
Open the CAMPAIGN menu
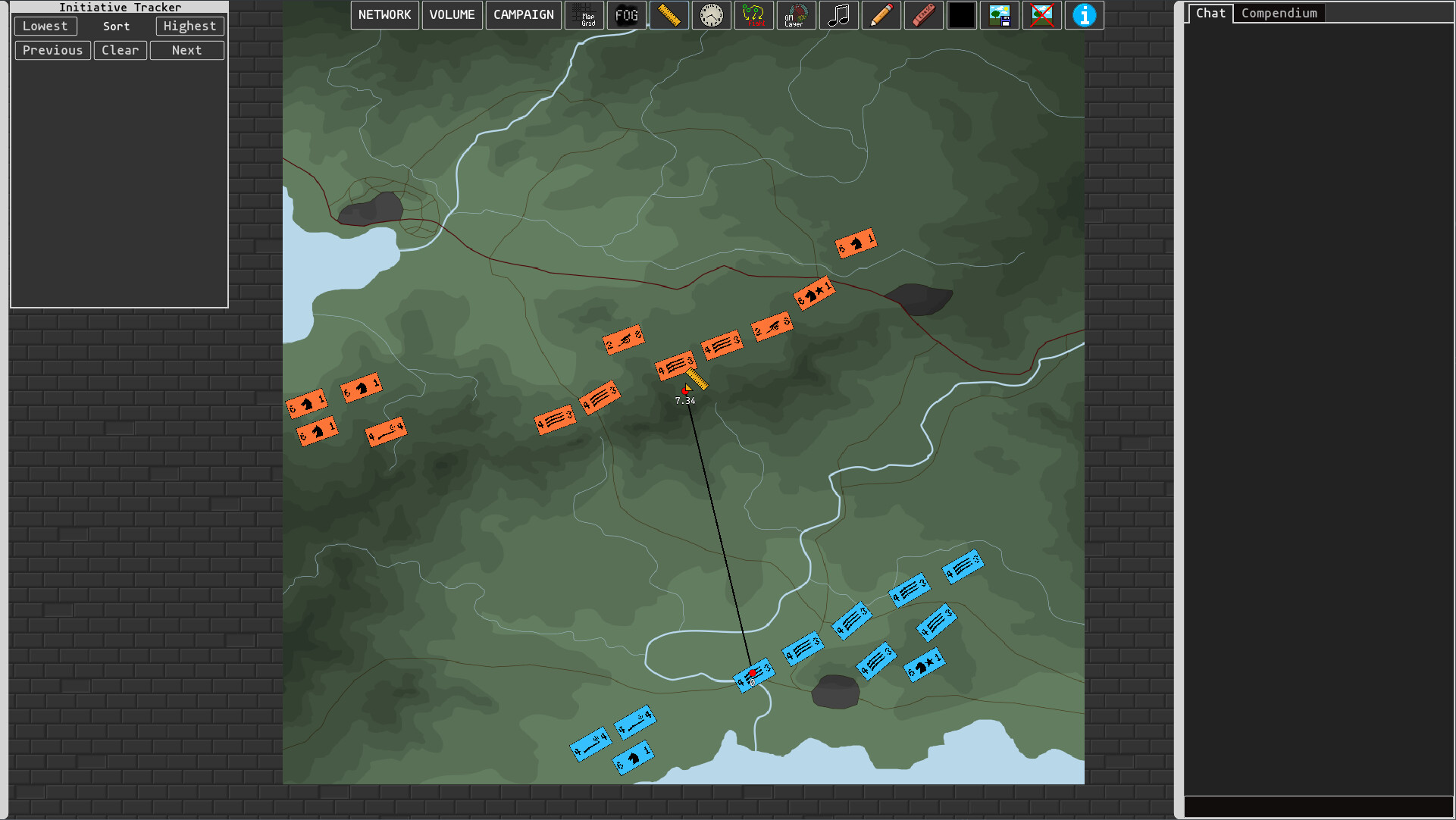pyautogui.click(x=523, y=14)
